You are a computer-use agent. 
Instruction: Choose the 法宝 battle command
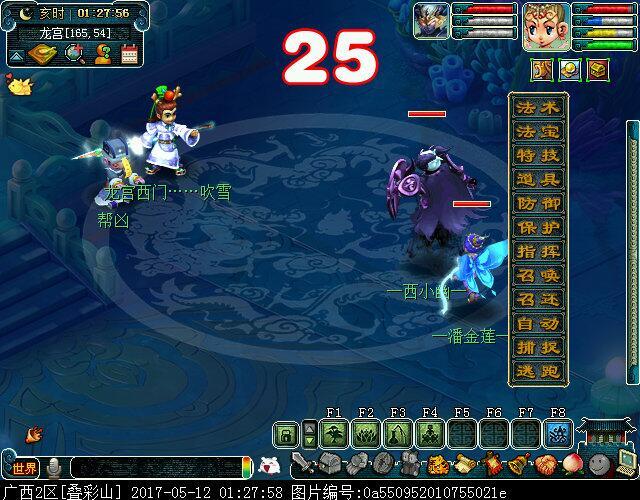[539, 132]
